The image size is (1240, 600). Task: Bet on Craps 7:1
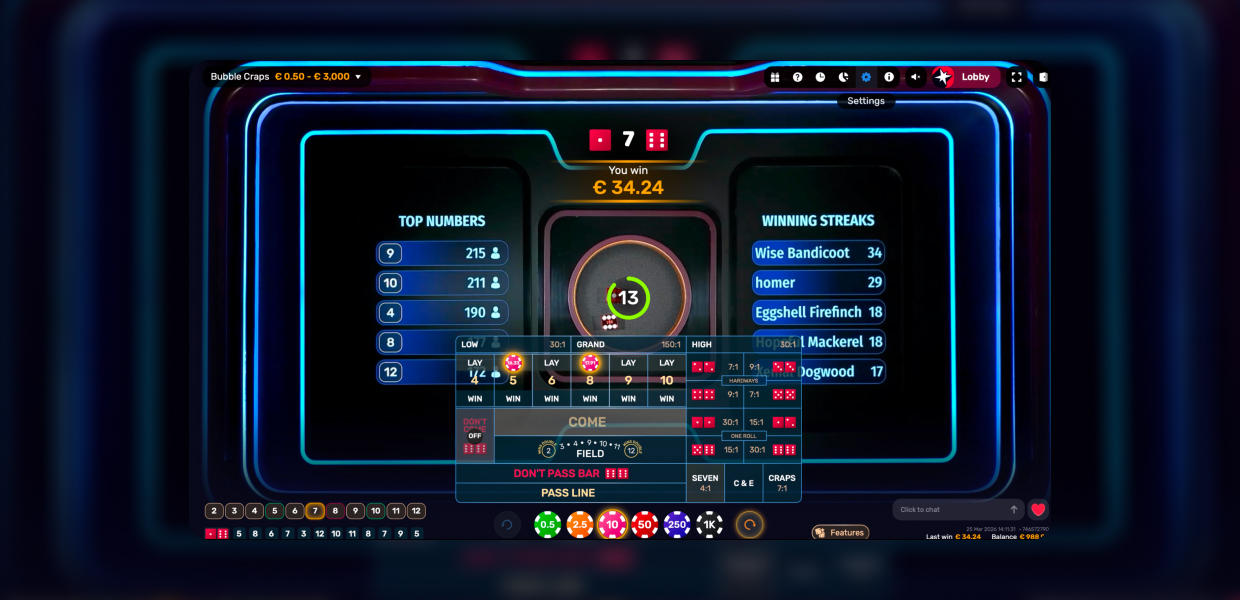point(782,483)
